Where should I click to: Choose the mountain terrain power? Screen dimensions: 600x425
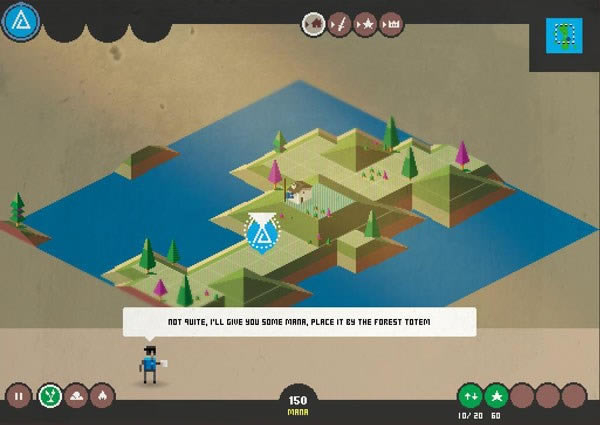click(x=75, y=396)
